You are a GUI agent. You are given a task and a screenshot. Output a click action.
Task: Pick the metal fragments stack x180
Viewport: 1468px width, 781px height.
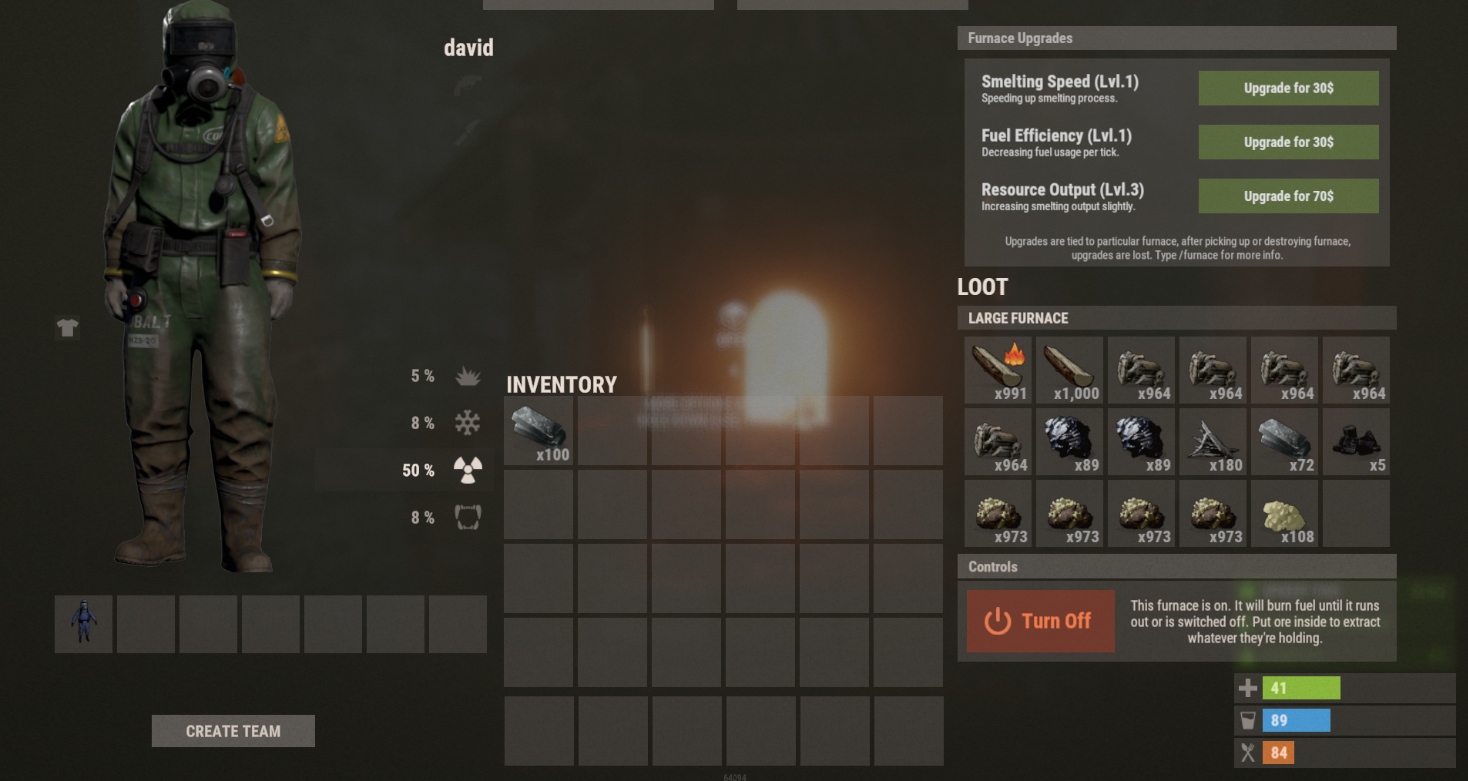[1212, 441]
